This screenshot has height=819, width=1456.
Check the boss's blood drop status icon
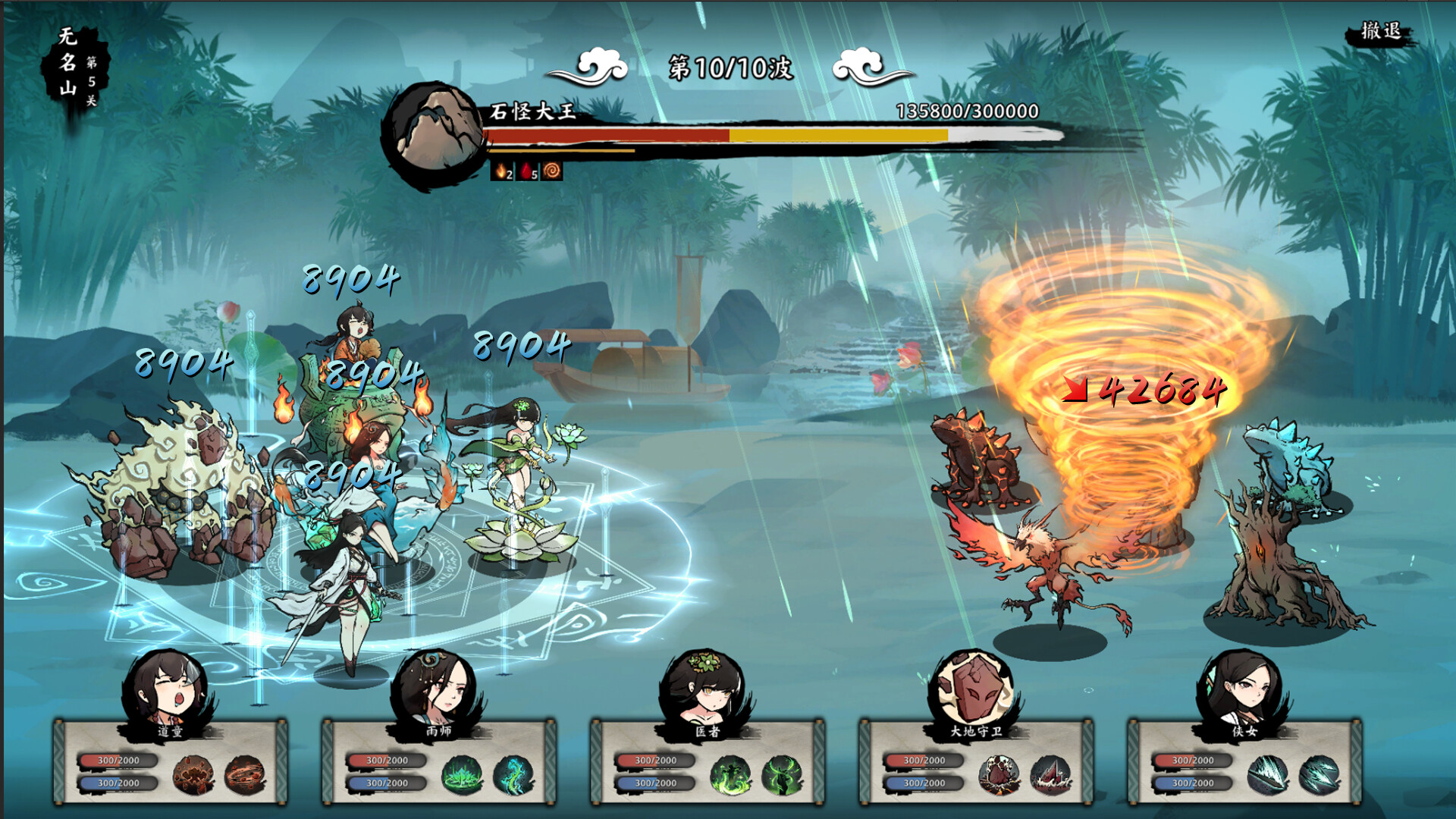coord(528,171)
